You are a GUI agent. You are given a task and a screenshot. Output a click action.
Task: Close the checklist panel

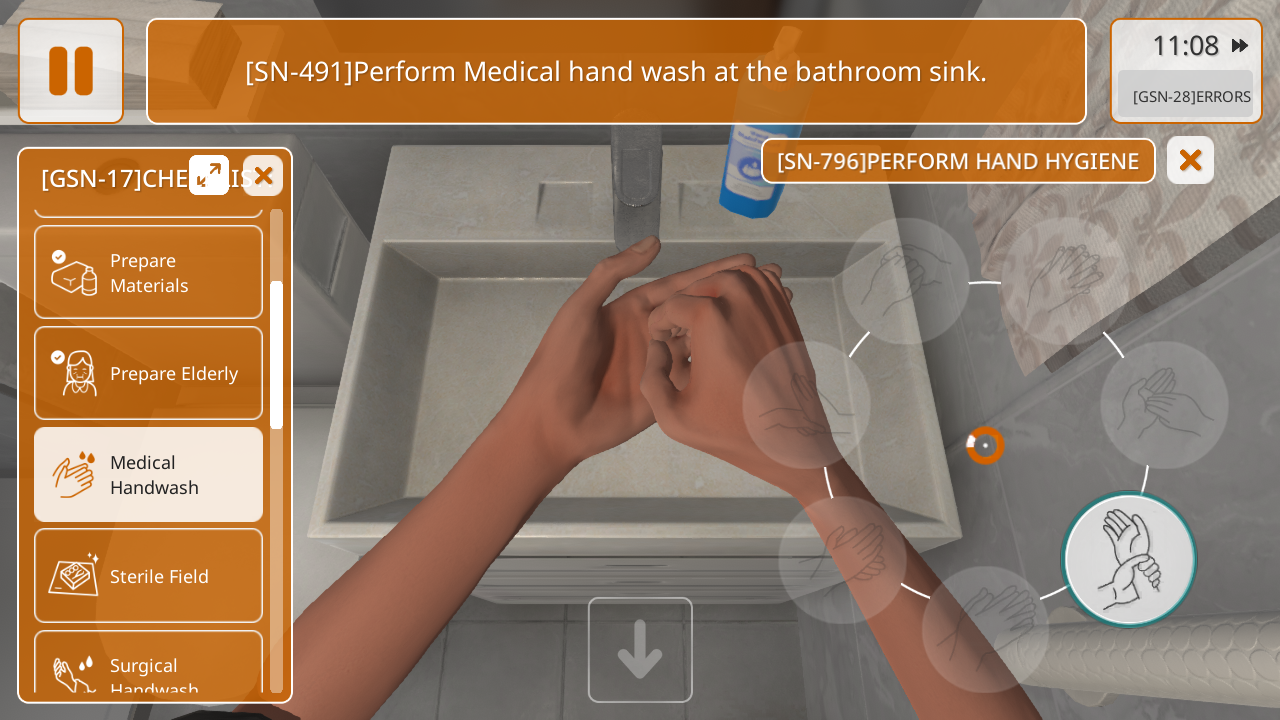pos(263,176)
